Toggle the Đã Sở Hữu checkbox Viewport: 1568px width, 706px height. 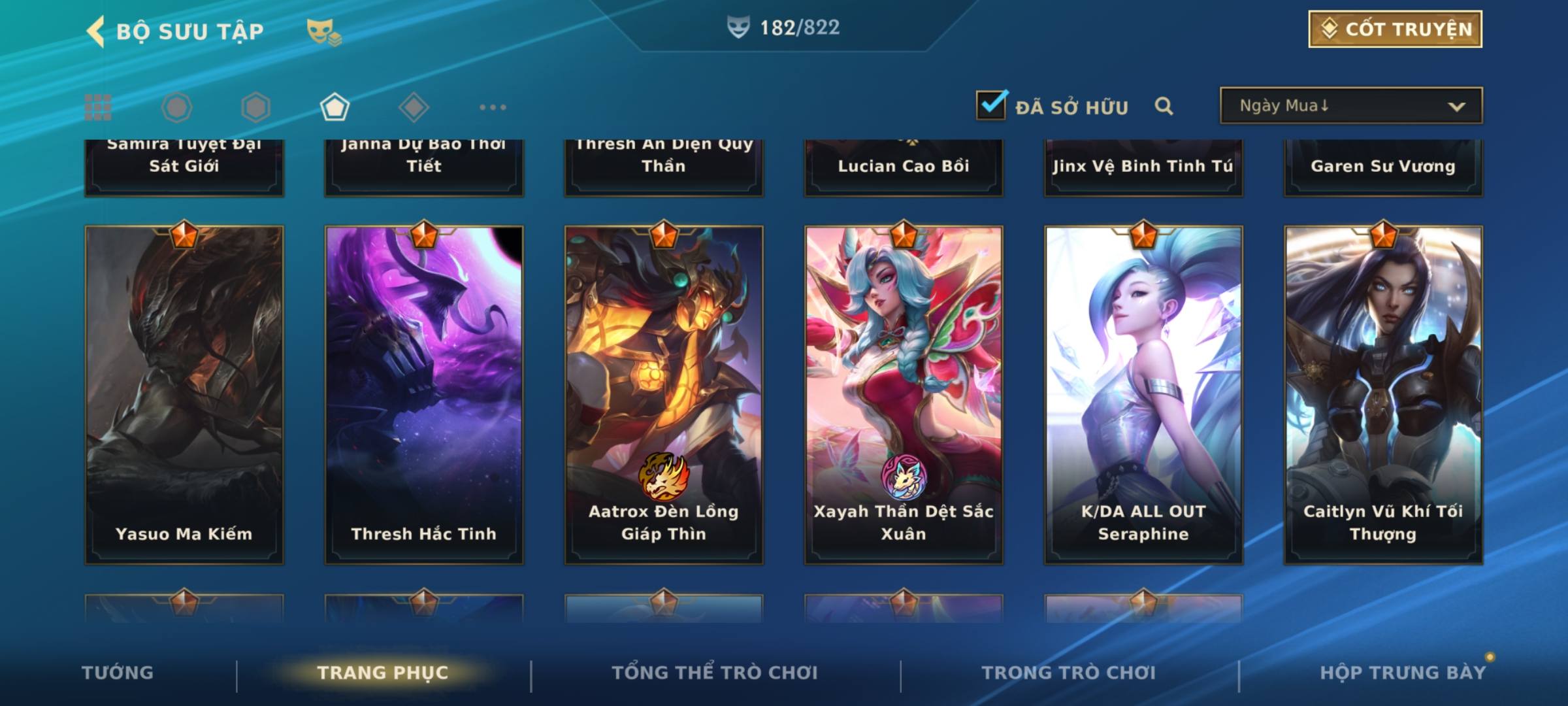point(991,105)
